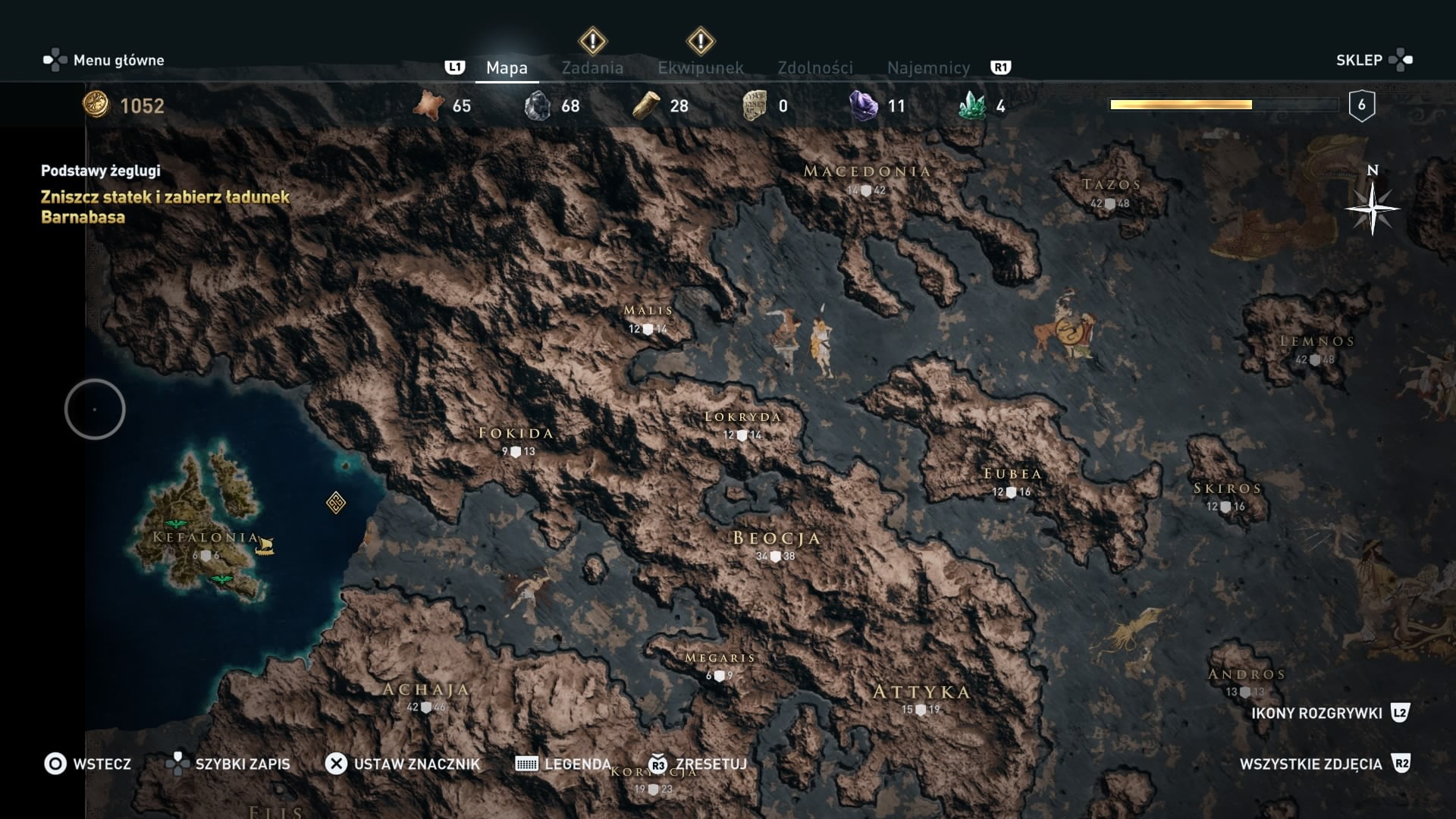This screenshot has width=1456, height=819.
Task: Choose the Eubea region label
Action: 1012,474
